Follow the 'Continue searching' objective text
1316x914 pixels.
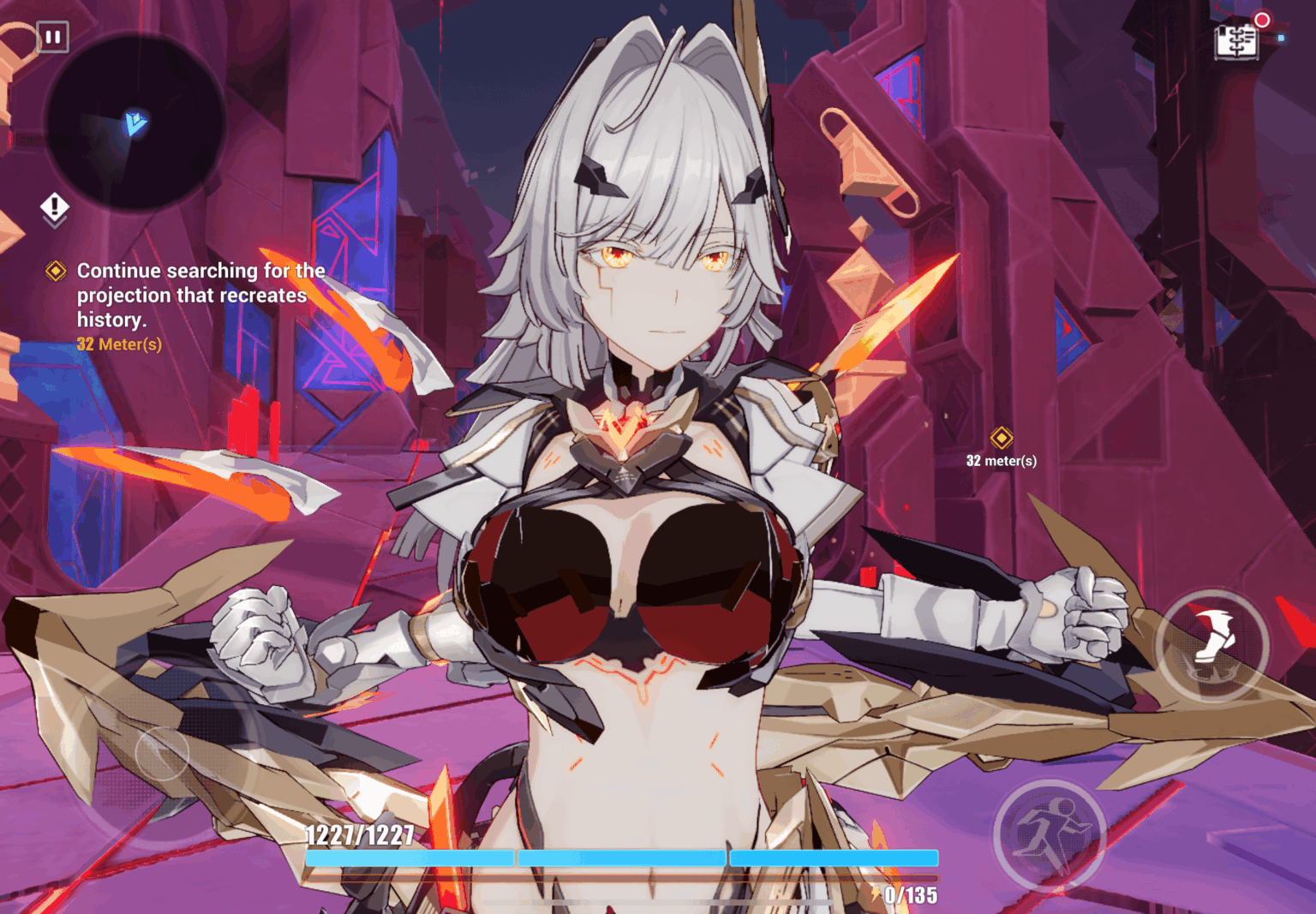(x=200, y=296)
